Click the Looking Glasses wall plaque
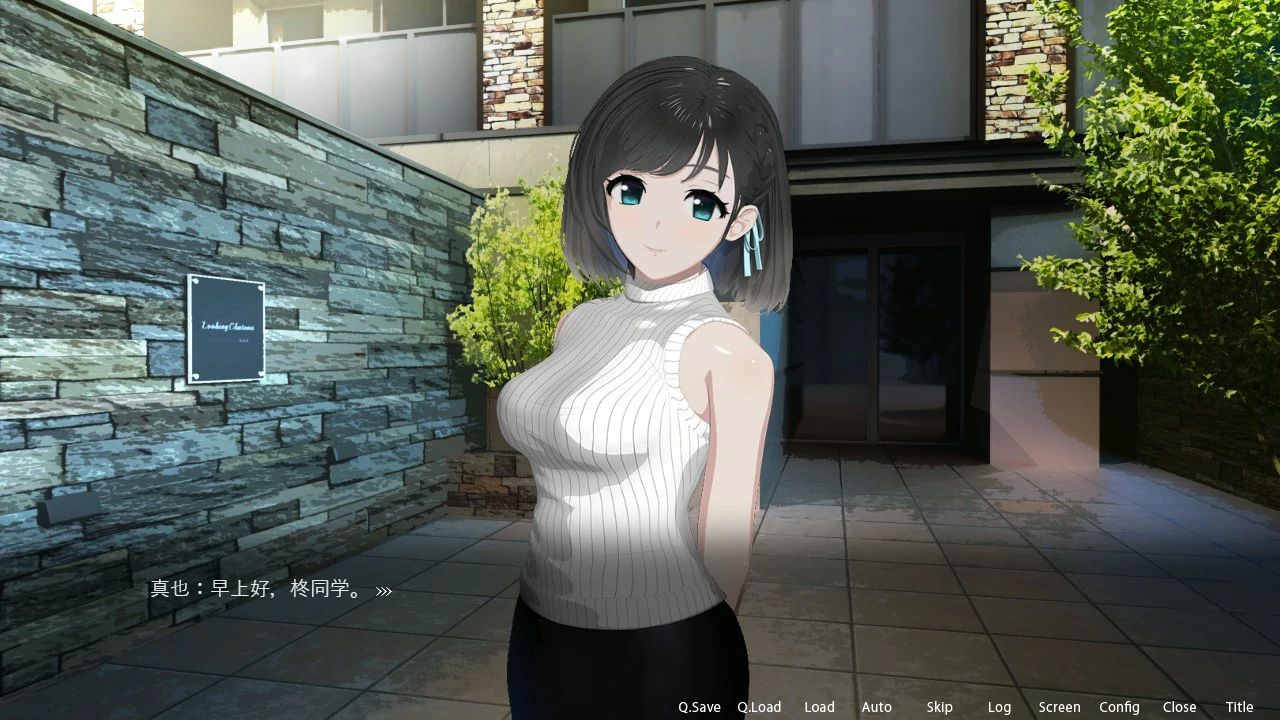 tap(226, 328)
